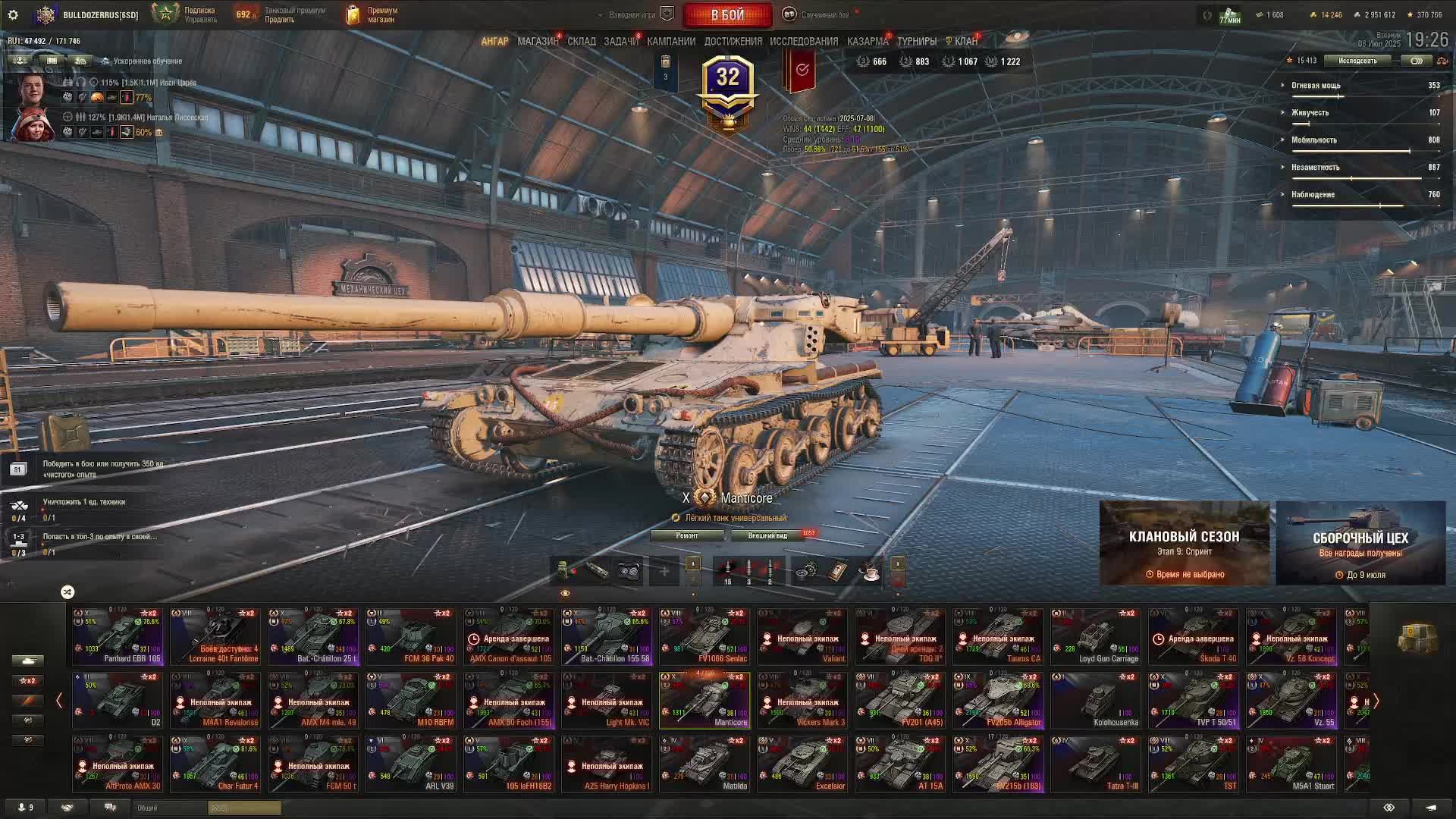Open the Премиум магазин

(372, 14)
